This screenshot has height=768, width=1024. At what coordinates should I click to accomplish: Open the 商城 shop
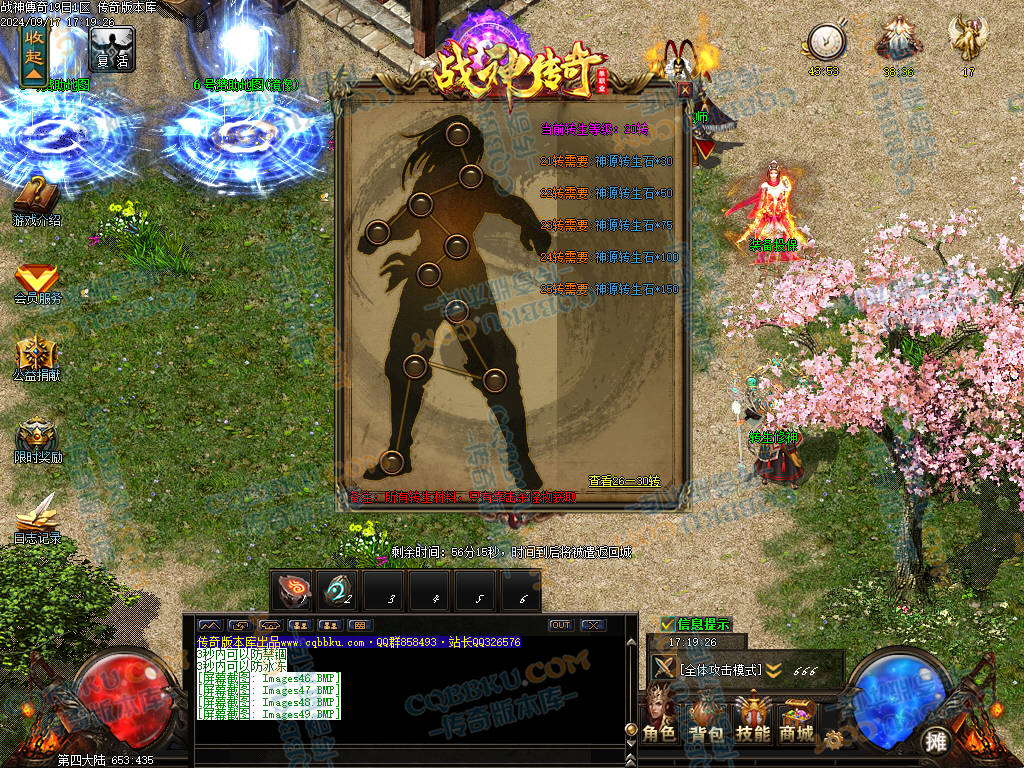click(x=797, y=716)
